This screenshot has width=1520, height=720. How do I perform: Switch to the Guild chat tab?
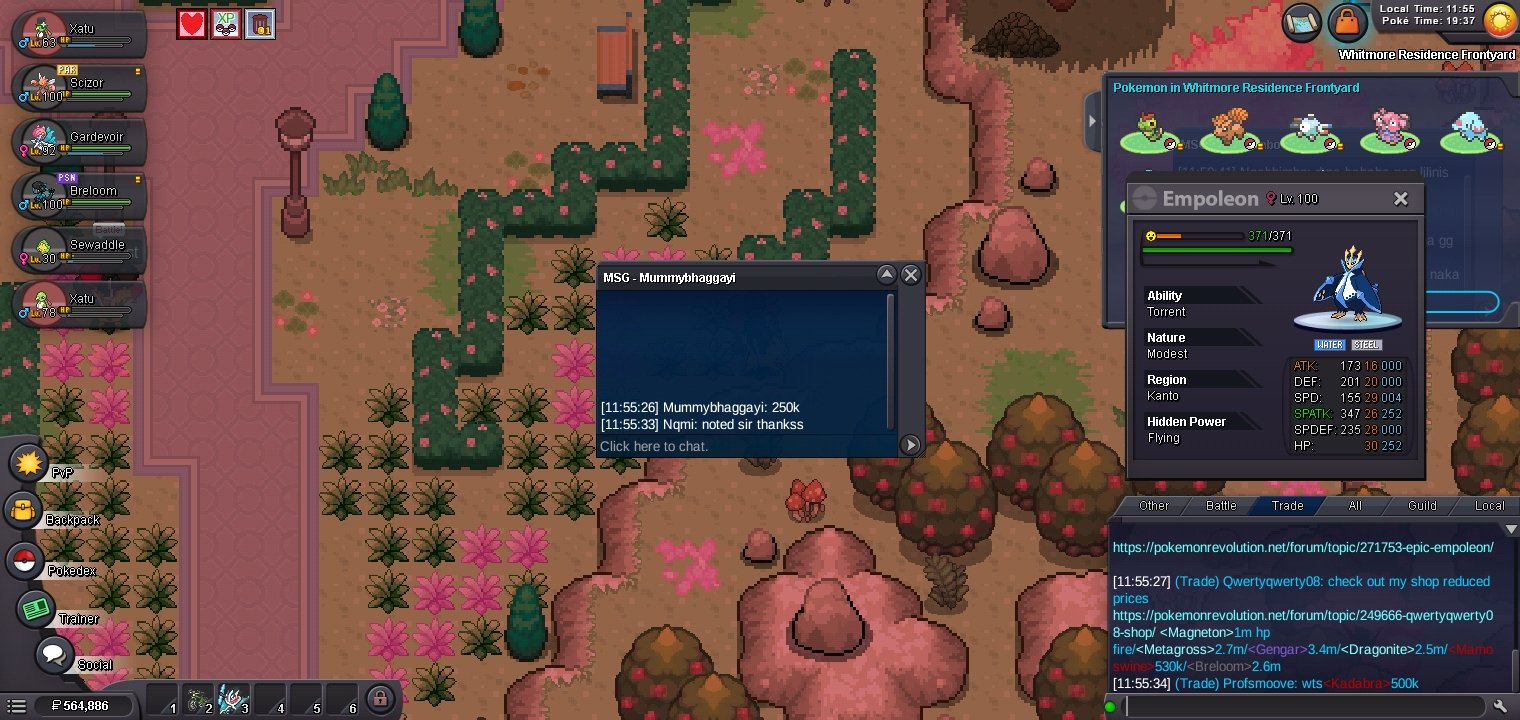pos(1422,506)
